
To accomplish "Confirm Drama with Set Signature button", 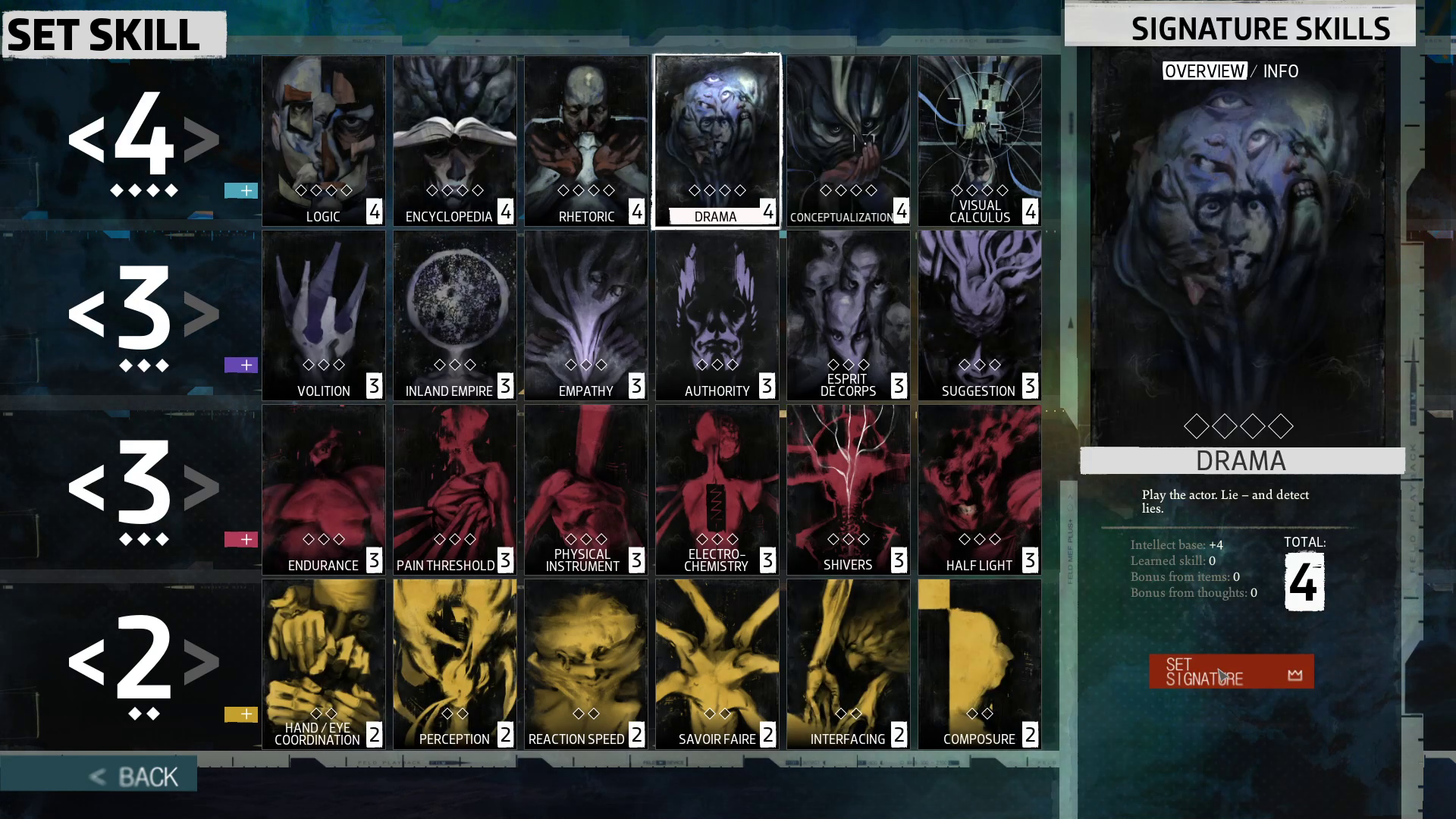I will coord(1231,672).
